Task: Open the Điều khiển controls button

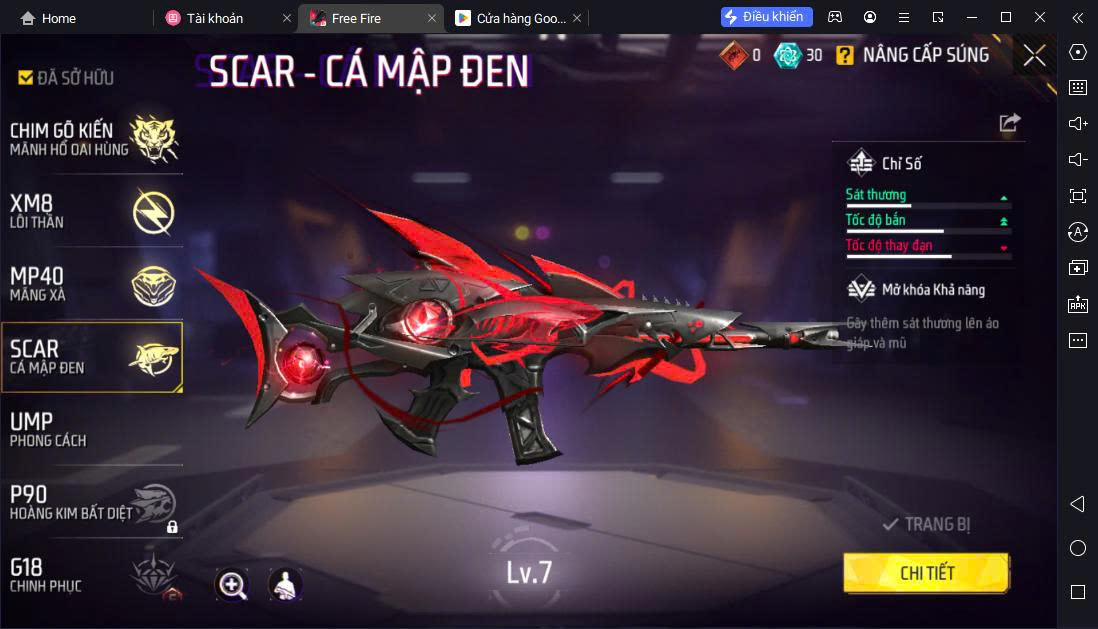Action: tap(766, 17)
